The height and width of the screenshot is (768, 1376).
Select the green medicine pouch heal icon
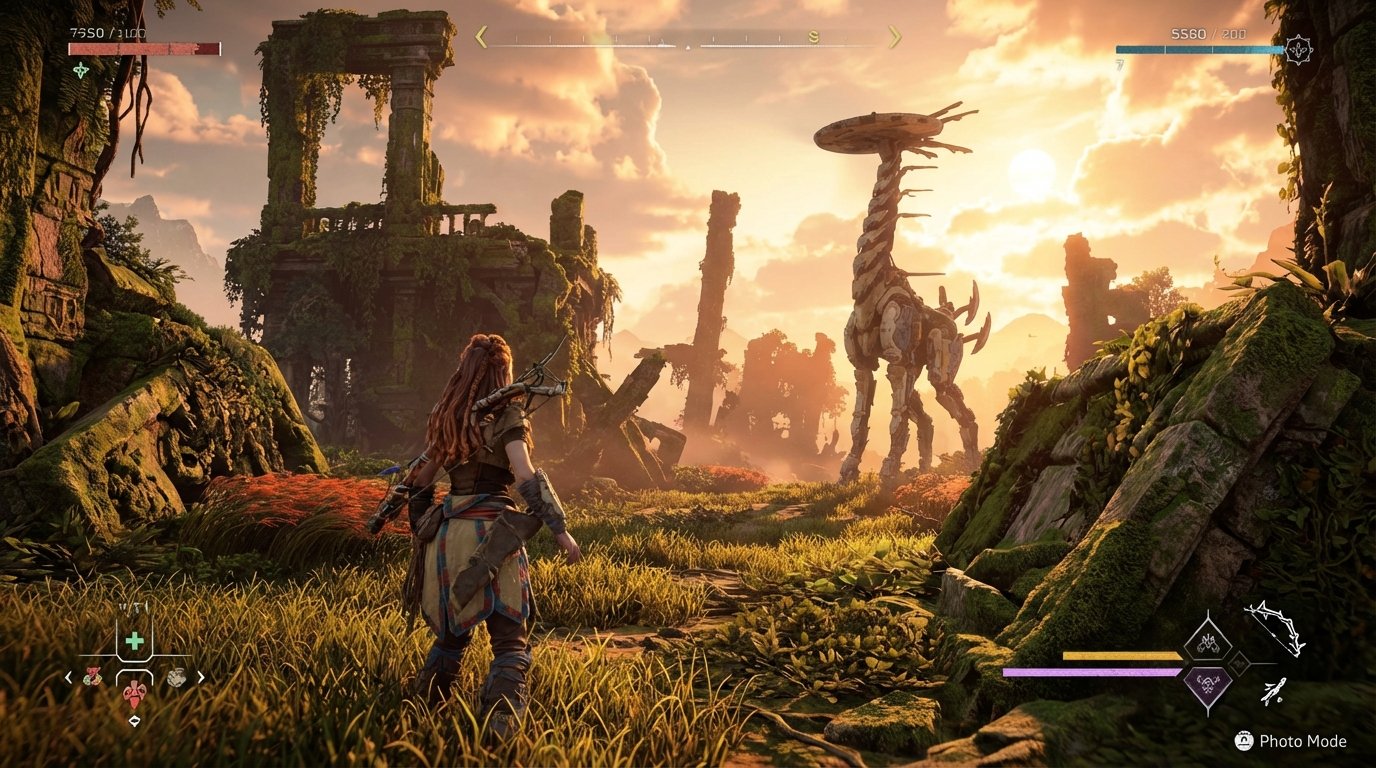[134, 640]
